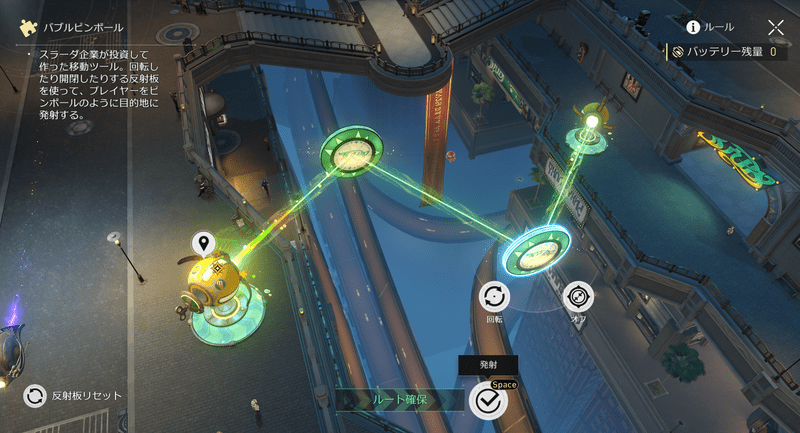This screenshot has height=433, width=800.
Task: Open the ルール rules info
Action: point(710,27)
